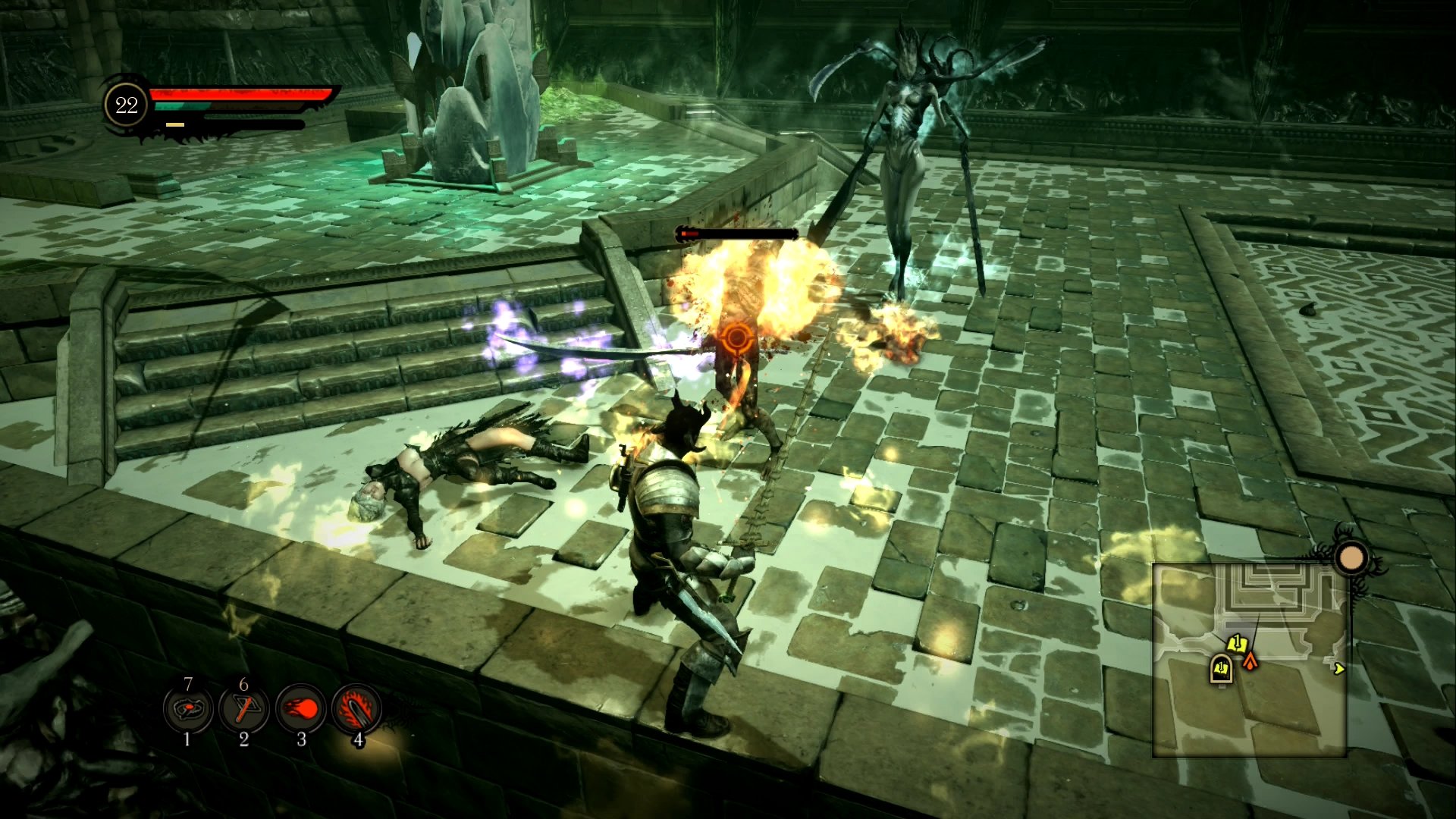Screen dimensions: 1456x819
Task: Select the yellow quest book marker on minimap
Action: 1236,644
